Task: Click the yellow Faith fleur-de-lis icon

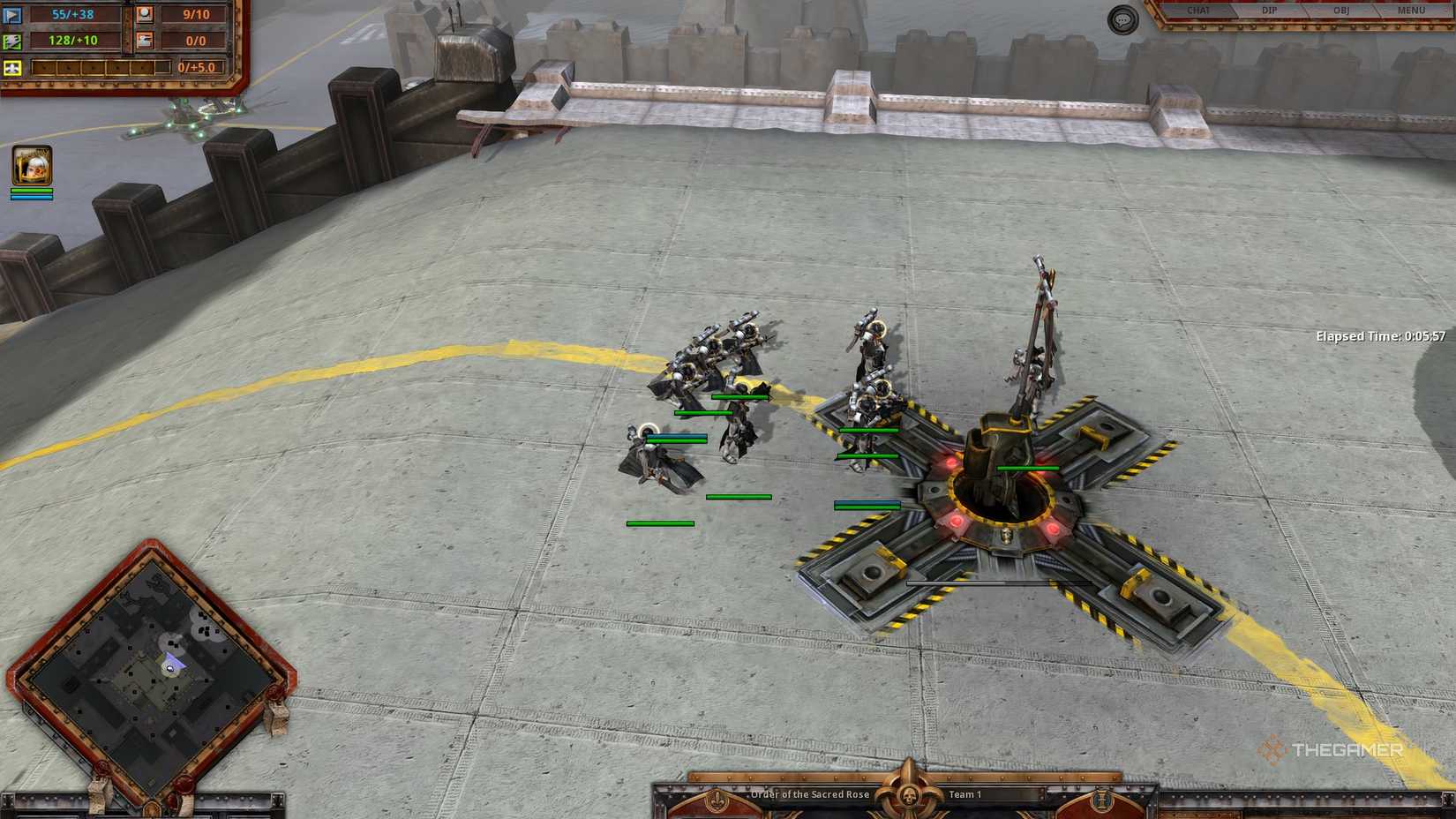Action: [11, 66]
